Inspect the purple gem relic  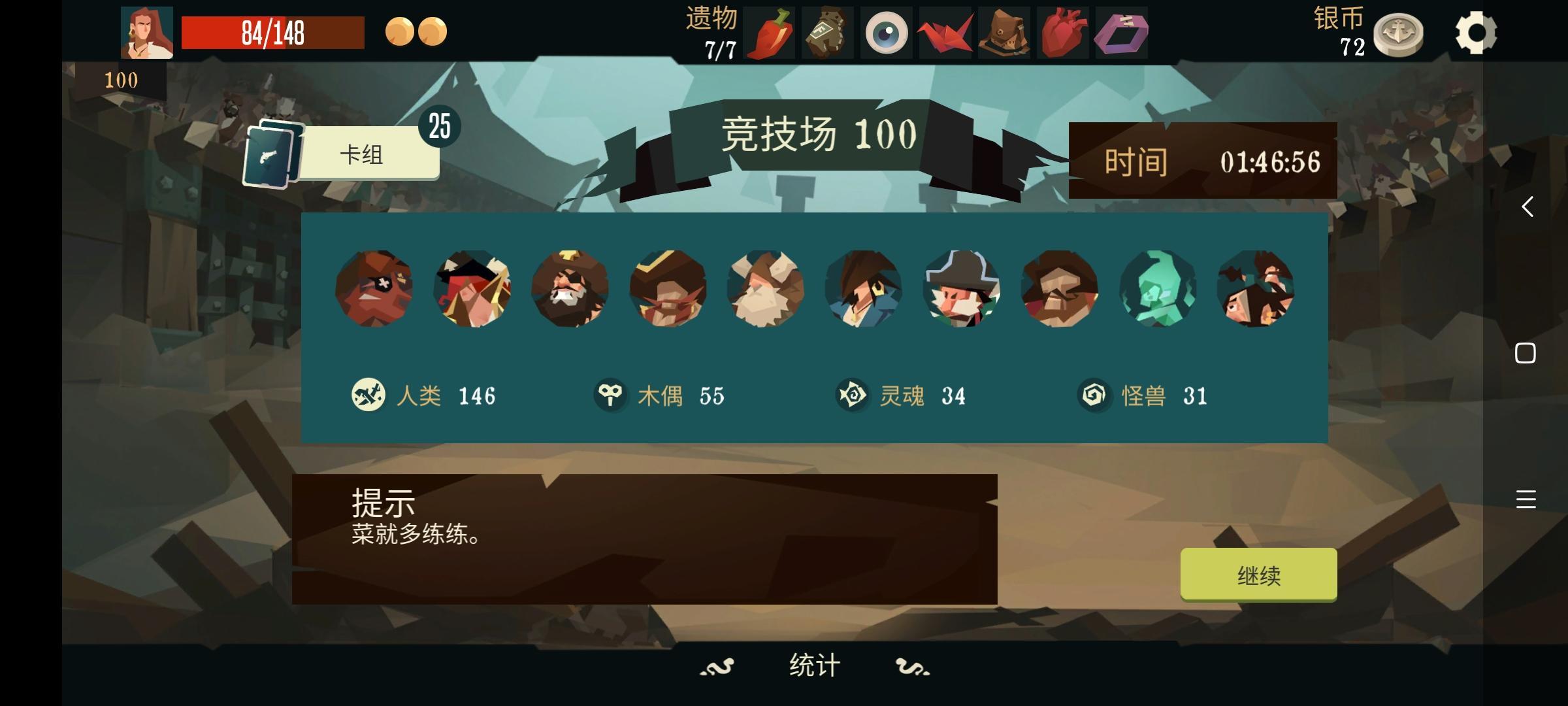[1122, 33]
